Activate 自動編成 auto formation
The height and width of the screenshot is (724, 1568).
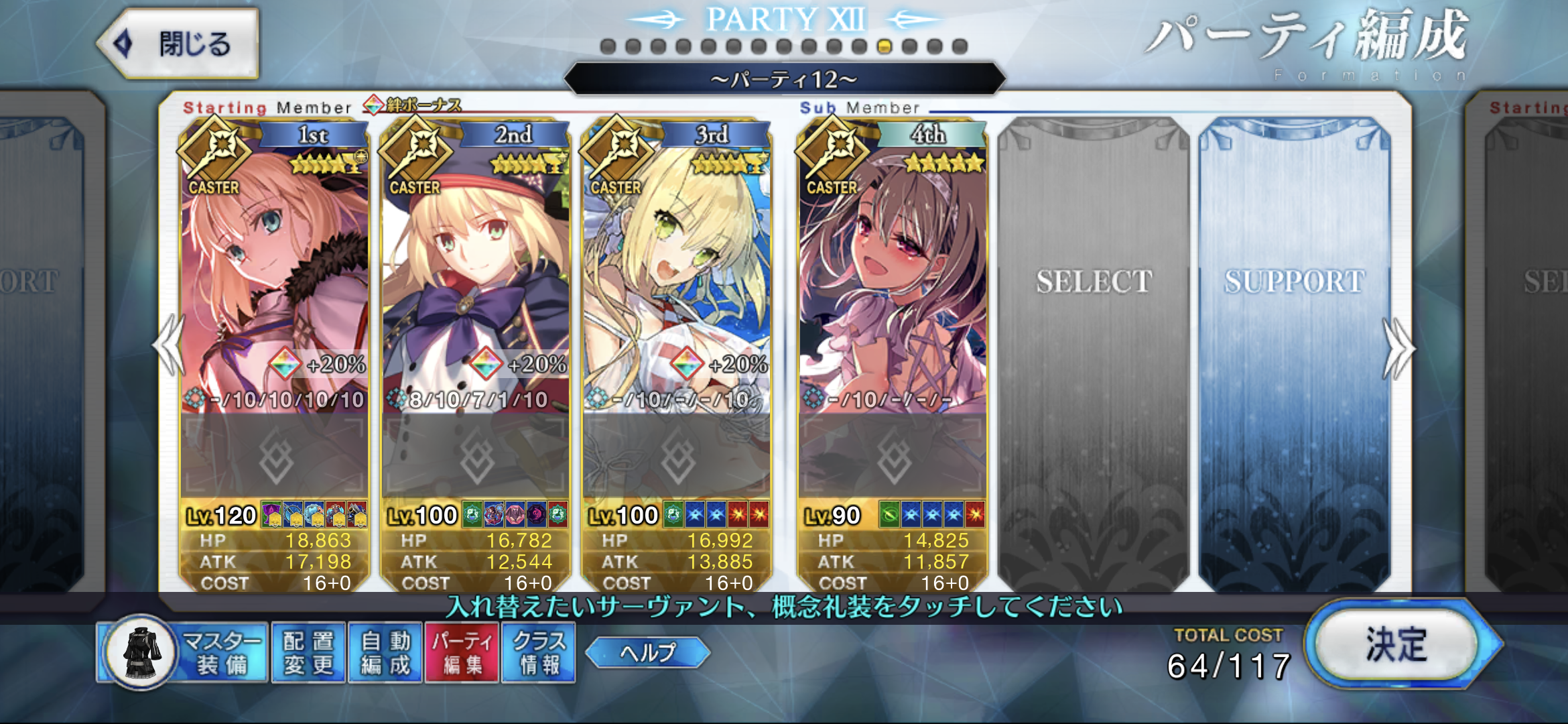tap(385, 653)
